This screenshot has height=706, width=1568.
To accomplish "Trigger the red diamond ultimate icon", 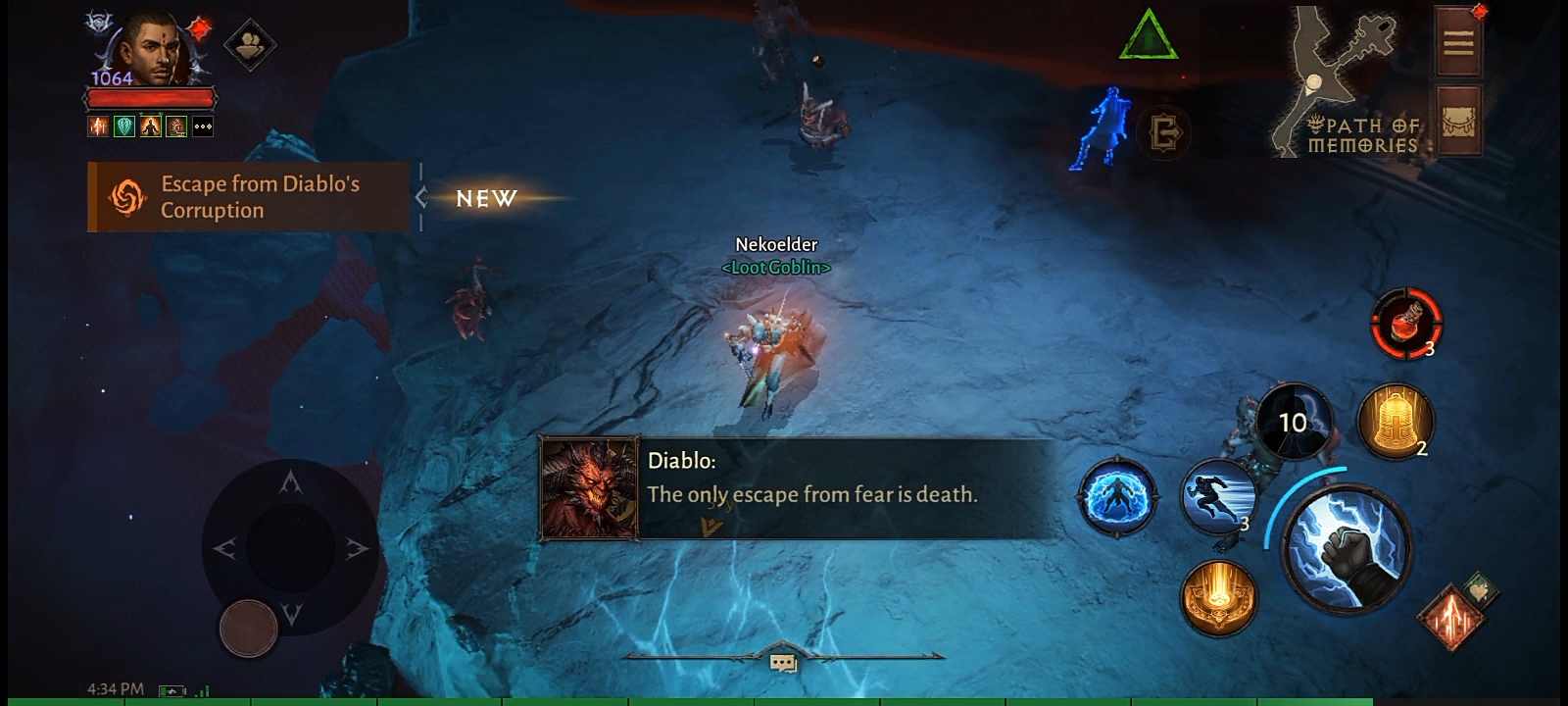I will coord(1451,618).
